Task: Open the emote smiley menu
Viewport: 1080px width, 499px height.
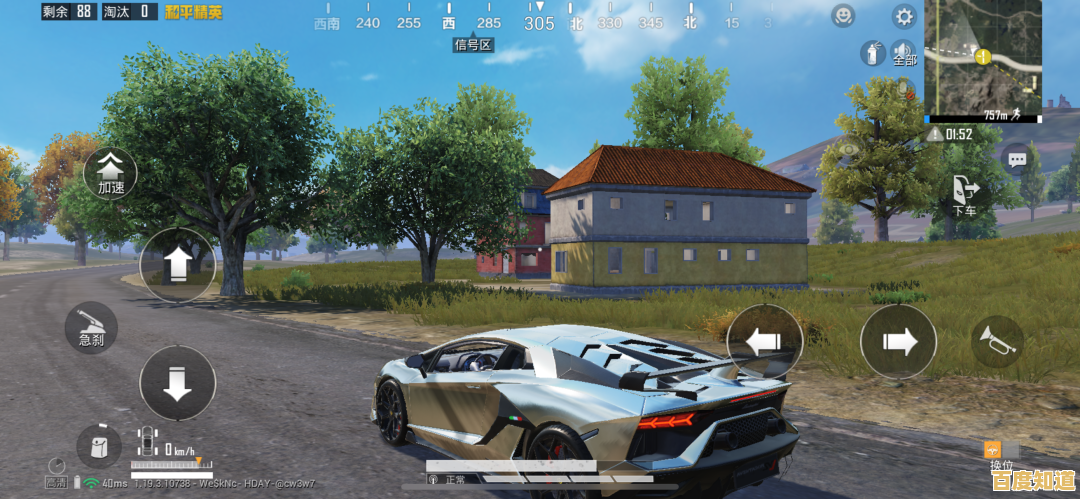Action: click(x=844, y=16)
